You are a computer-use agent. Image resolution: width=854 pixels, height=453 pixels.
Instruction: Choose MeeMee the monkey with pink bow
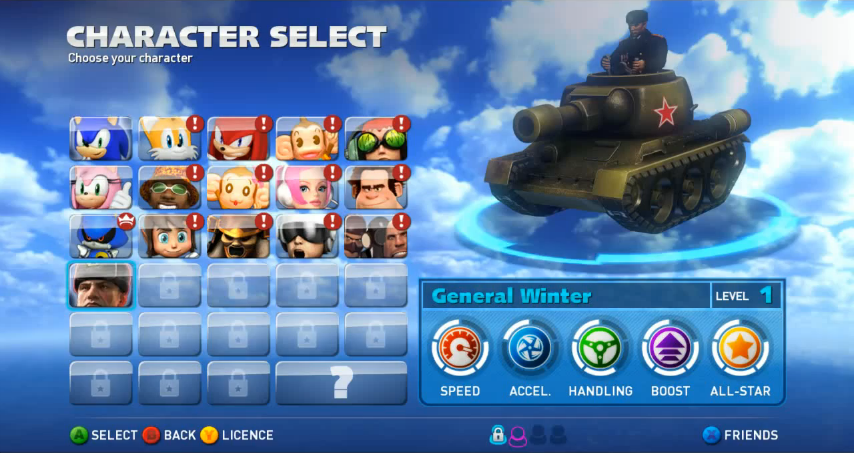coord(238,187)
